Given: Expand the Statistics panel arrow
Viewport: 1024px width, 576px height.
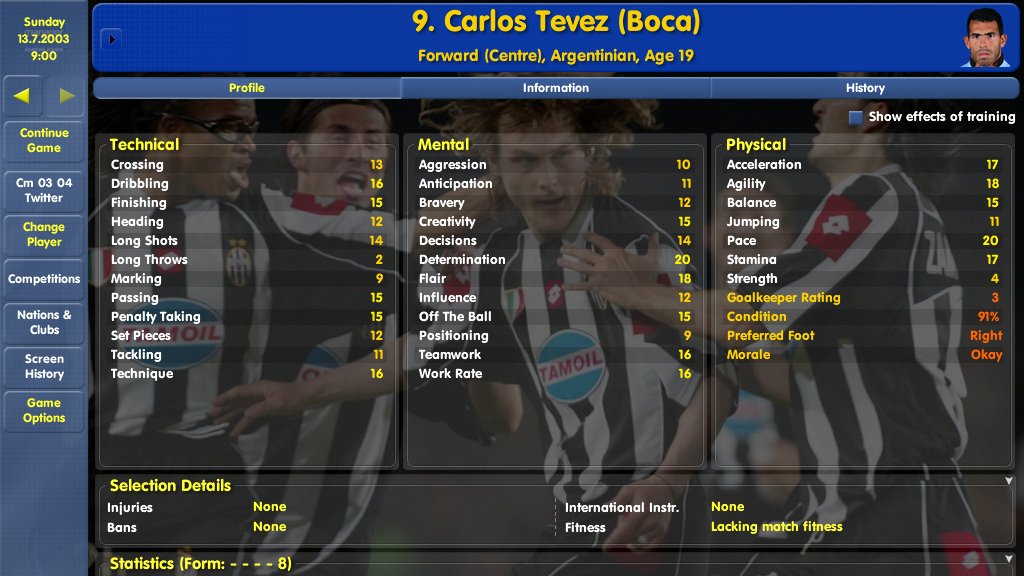Looking at the screenshot, I should [x=1008, y=560].
